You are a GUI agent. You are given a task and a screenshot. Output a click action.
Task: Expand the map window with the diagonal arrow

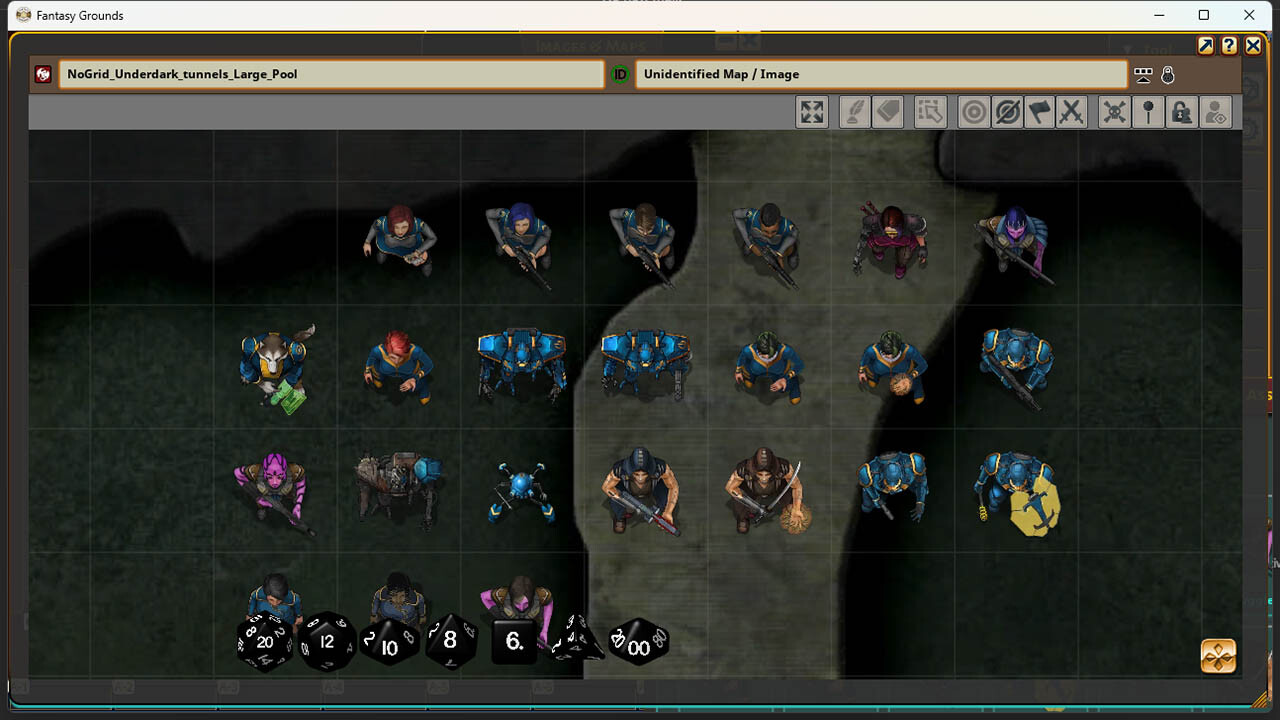pos(1208,45)
